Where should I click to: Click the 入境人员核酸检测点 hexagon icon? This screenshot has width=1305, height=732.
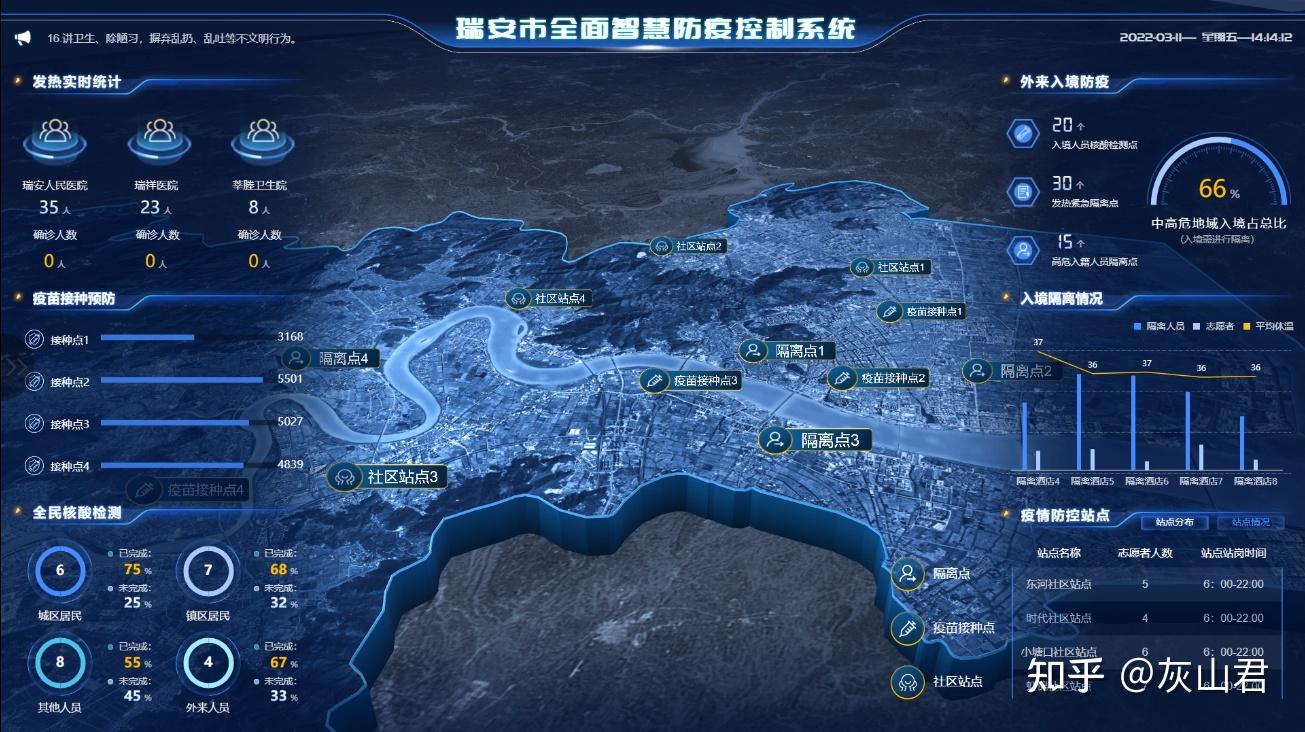[x=1021, y=131]
